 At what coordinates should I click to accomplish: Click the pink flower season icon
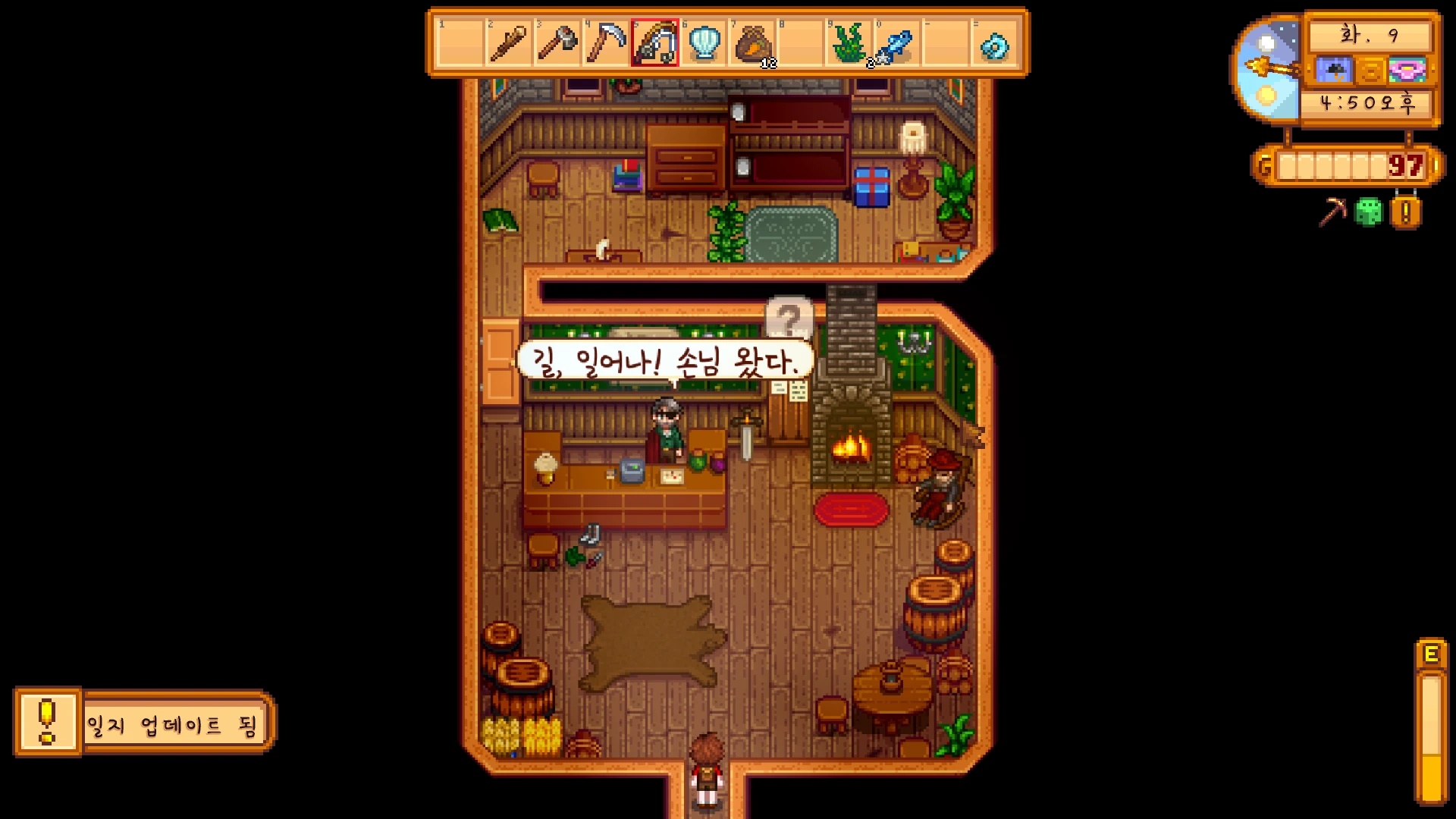coord(1407,71)
